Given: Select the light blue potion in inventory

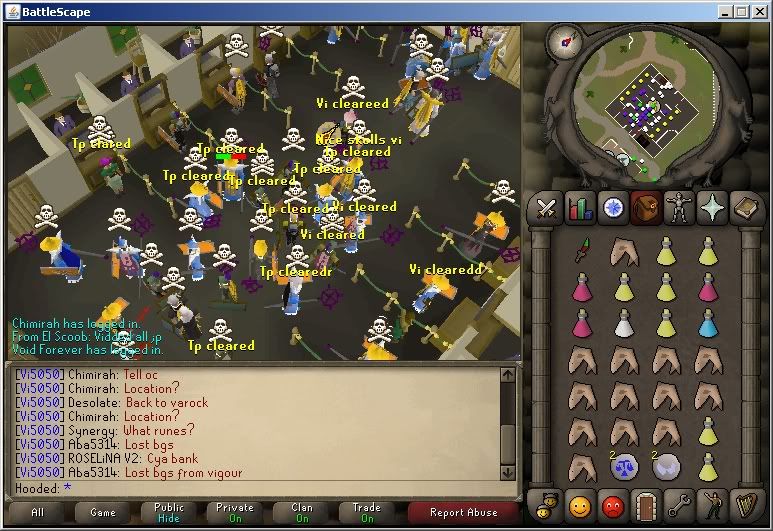Looking at the screenshot, I should (x=708, y=324).
